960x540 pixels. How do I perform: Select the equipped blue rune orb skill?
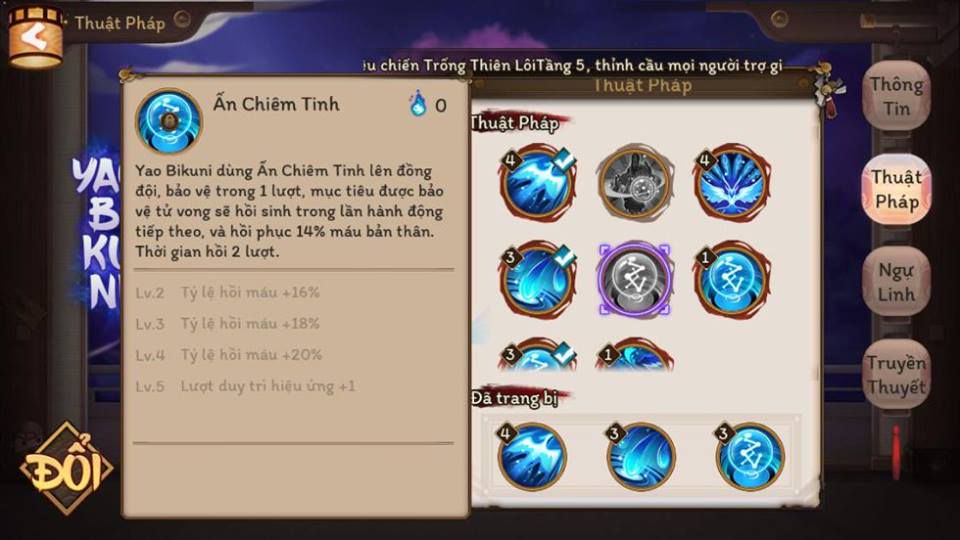click(749, 456)
